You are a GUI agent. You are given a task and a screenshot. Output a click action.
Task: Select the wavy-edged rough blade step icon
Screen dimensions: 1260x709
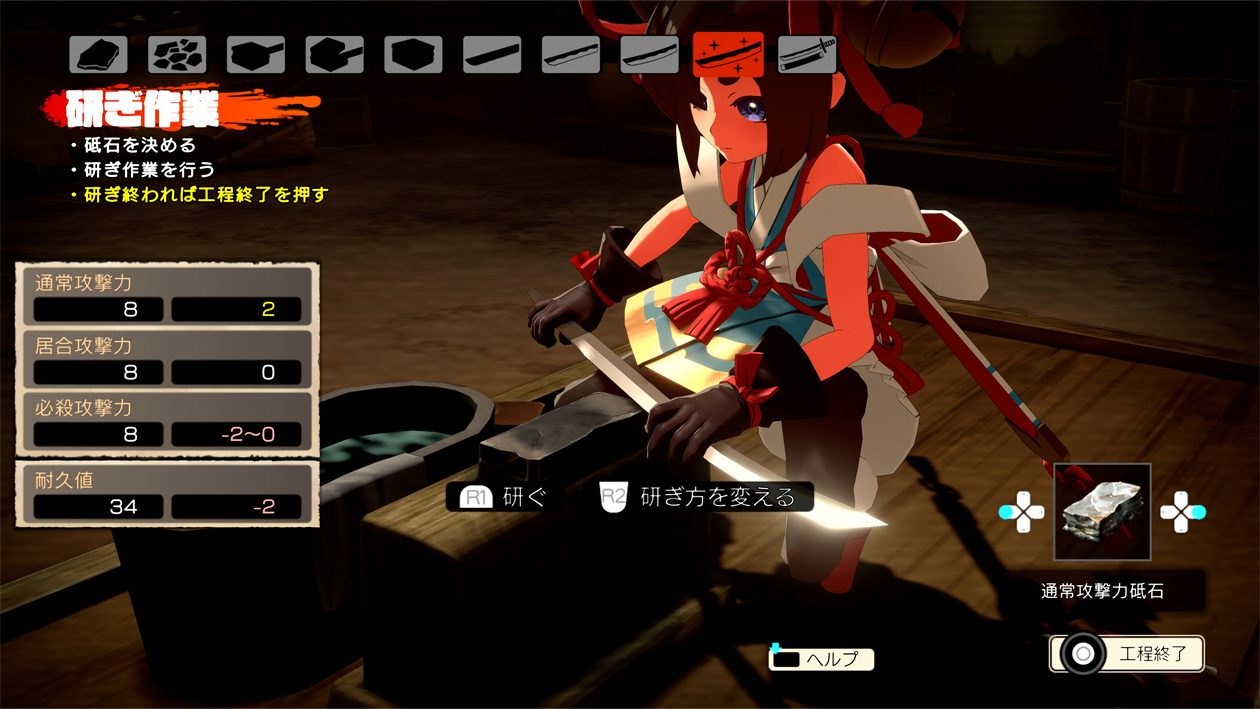(571, 55)
